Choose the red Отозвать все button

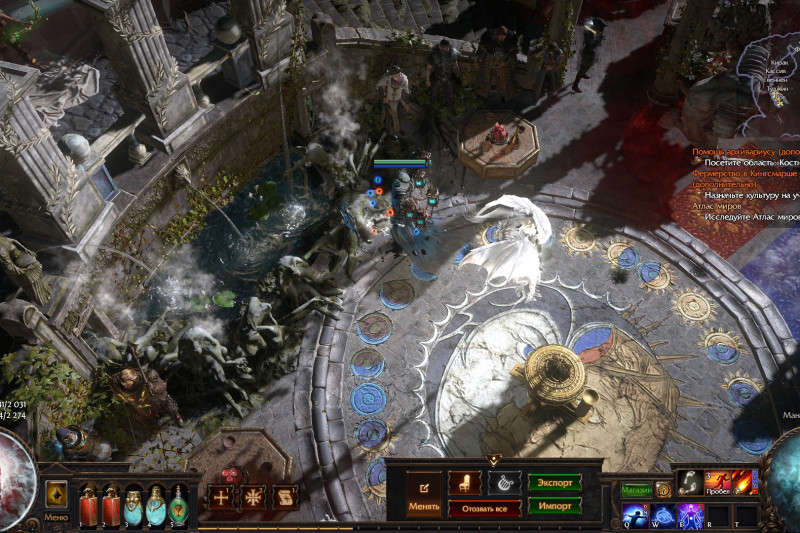[x=484, y=508]
